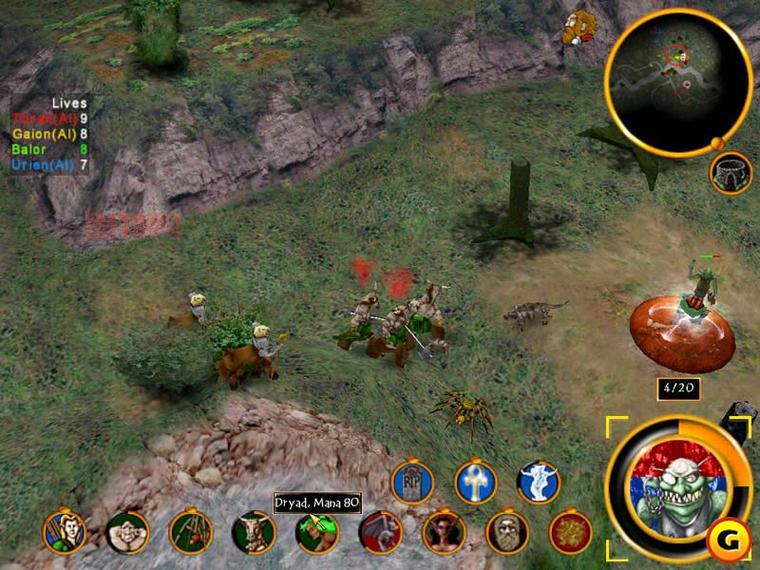The image size is (760, 570).
Task: Open the stone tower icon below minimap
Action: coord(731,173)
